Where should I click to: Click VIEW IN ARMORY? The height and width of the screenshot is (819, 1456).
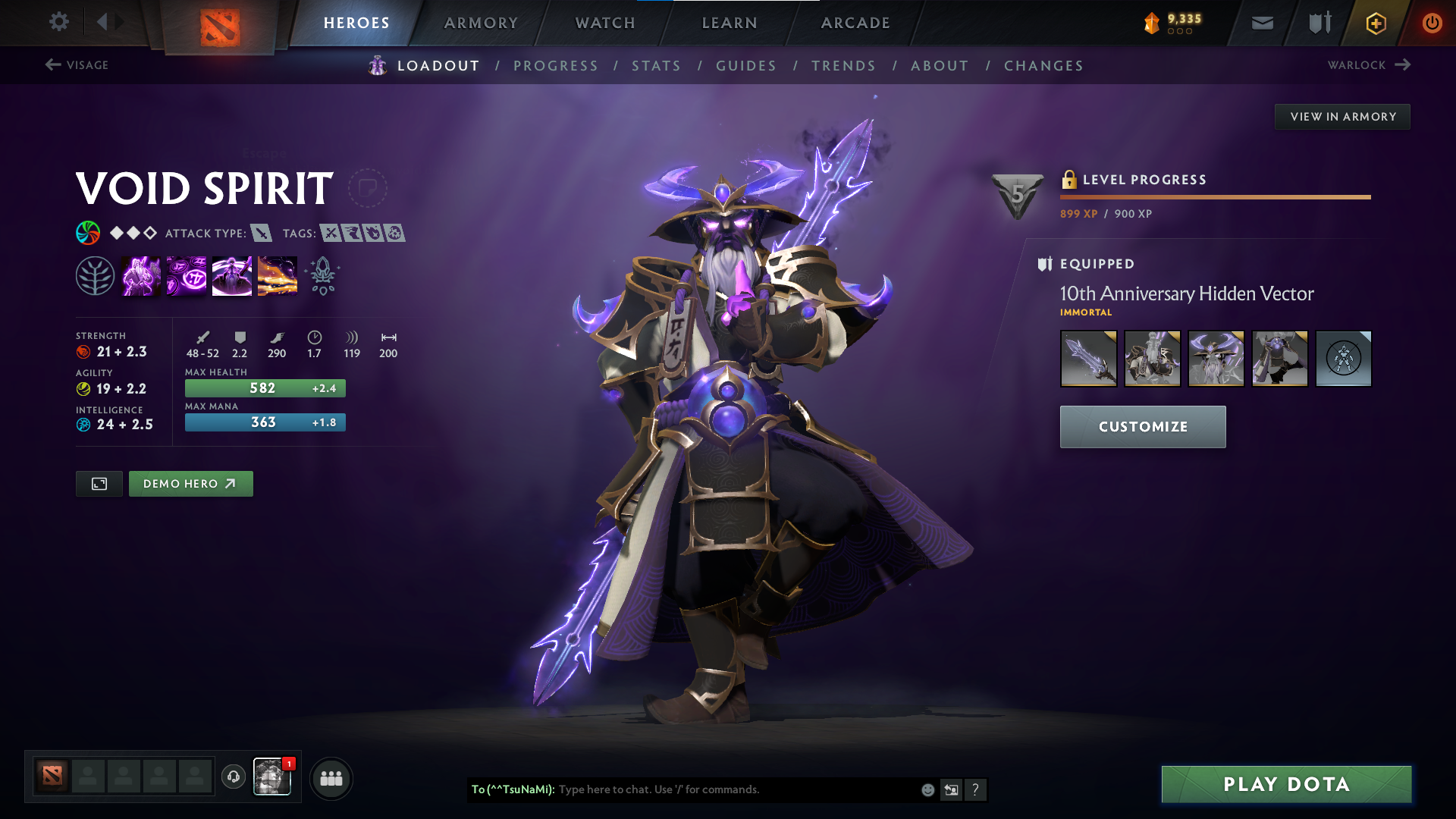[x=1342, y=116]
